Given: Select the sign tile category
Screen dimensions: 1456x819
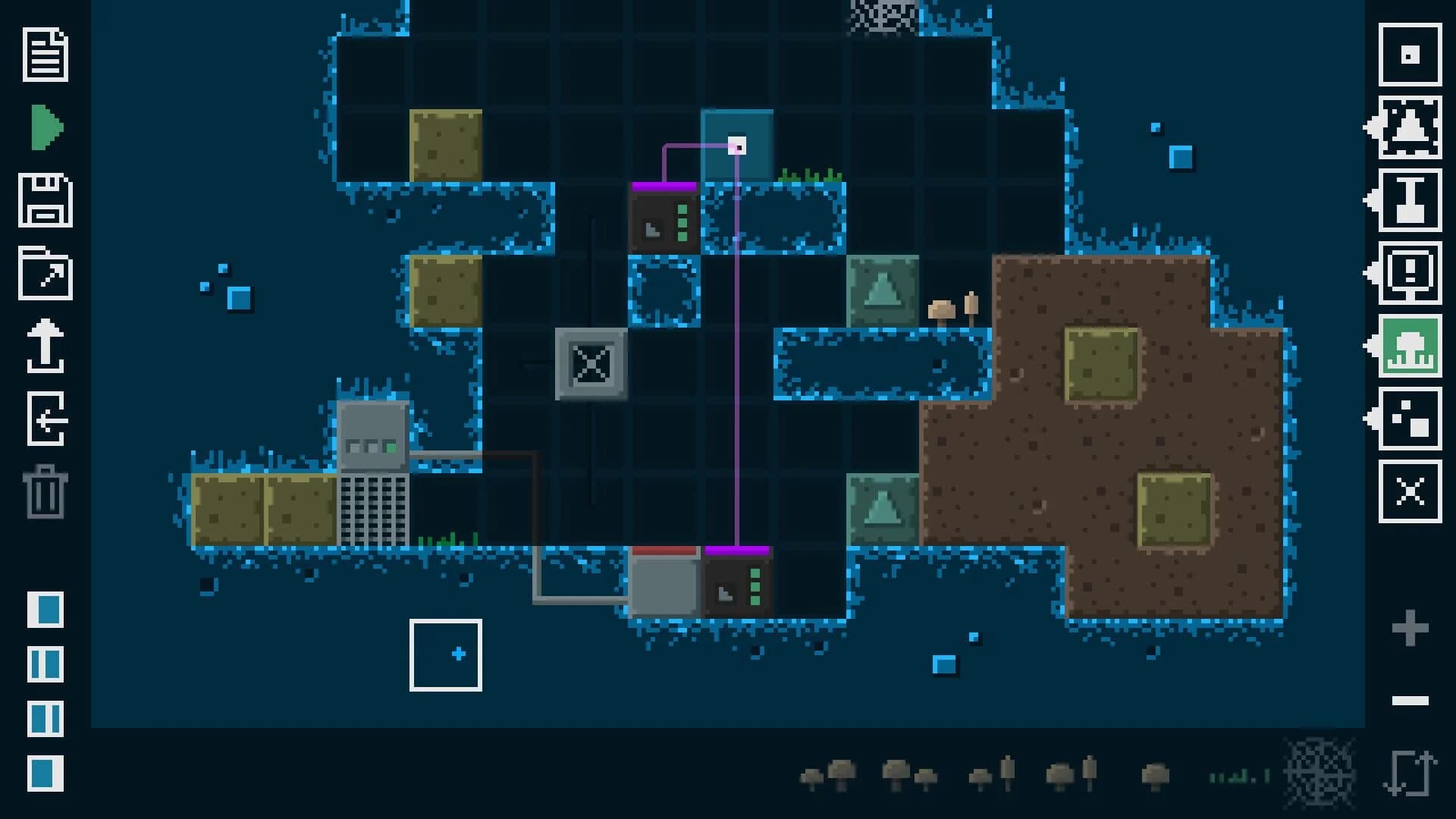Looking at the screenshot, I should click(1410, 273).
